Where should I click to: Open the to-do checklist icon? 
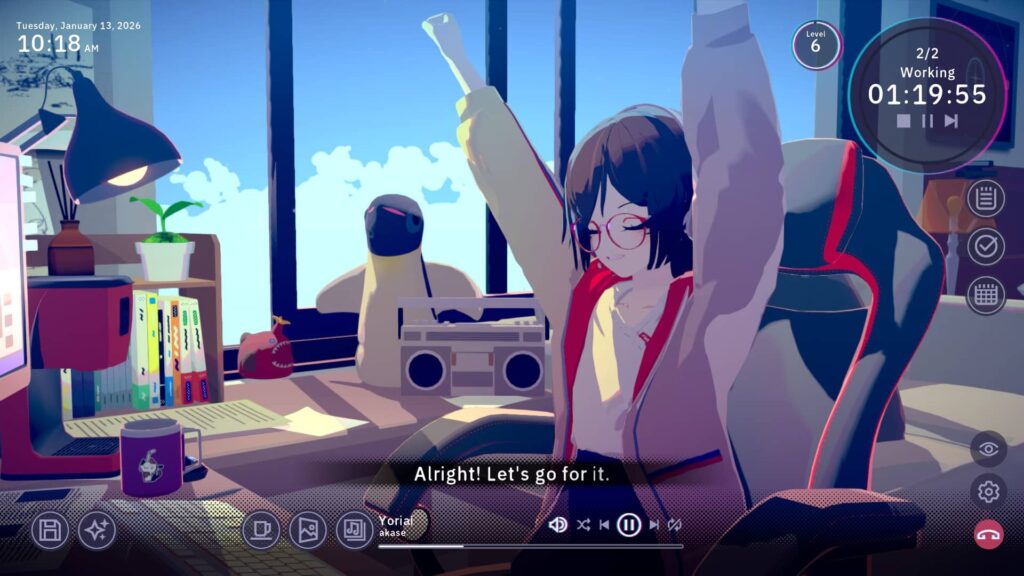coord(986,246)
